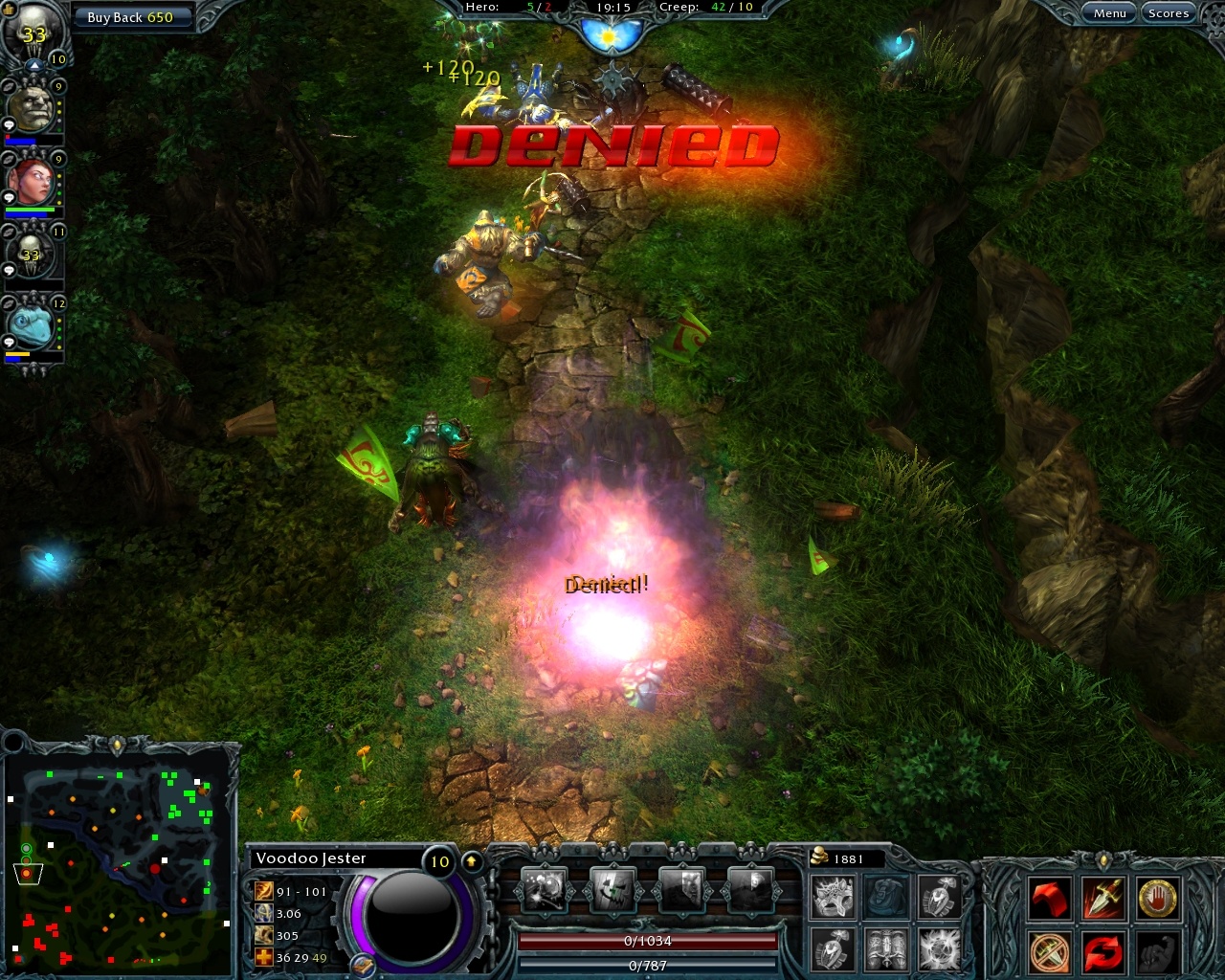Select the Patrol red arrows command icon
This screenshot has width=1225, height=980.
tap(1102, 953)
